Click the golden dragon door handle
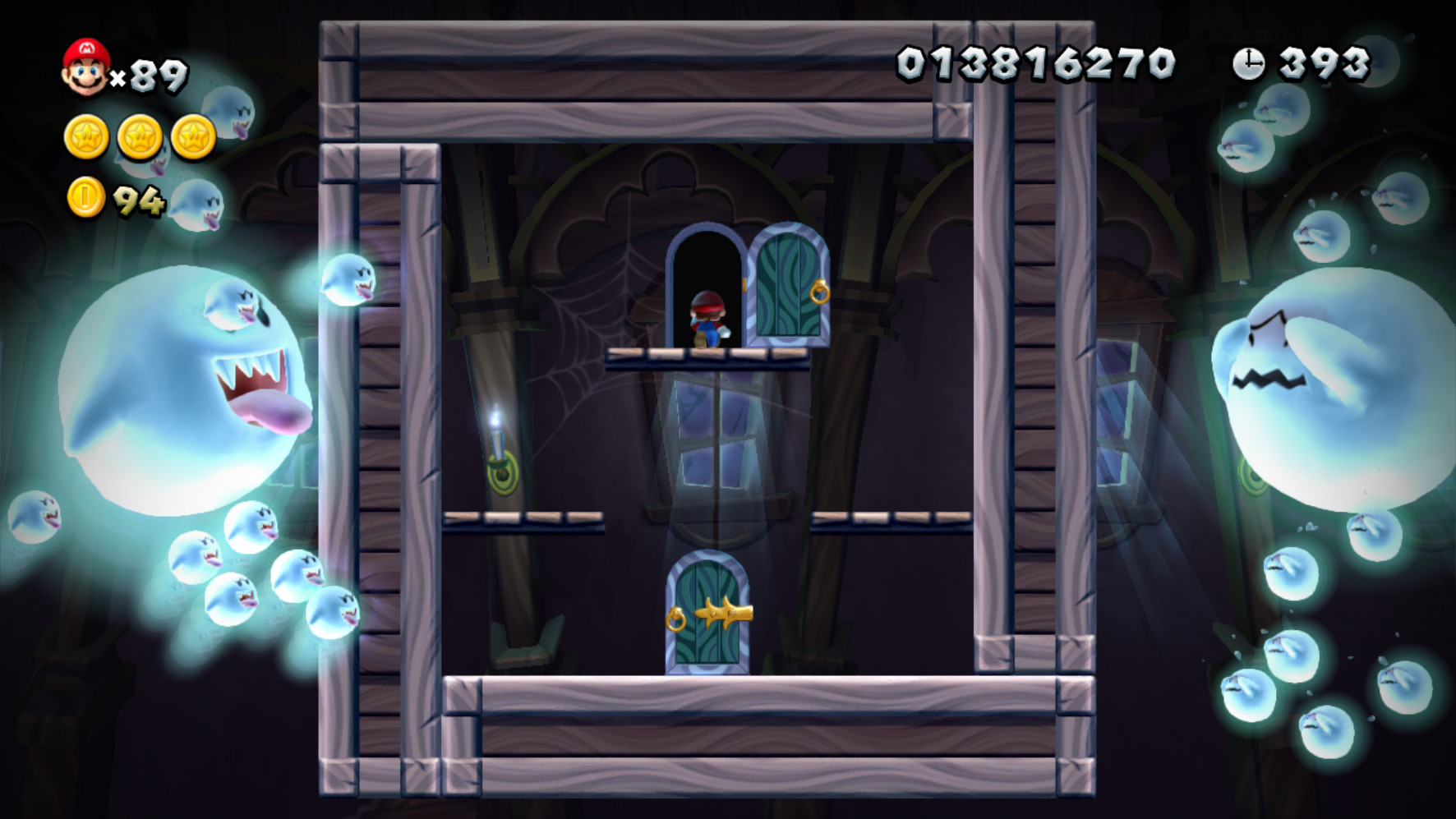 point(726,613)
